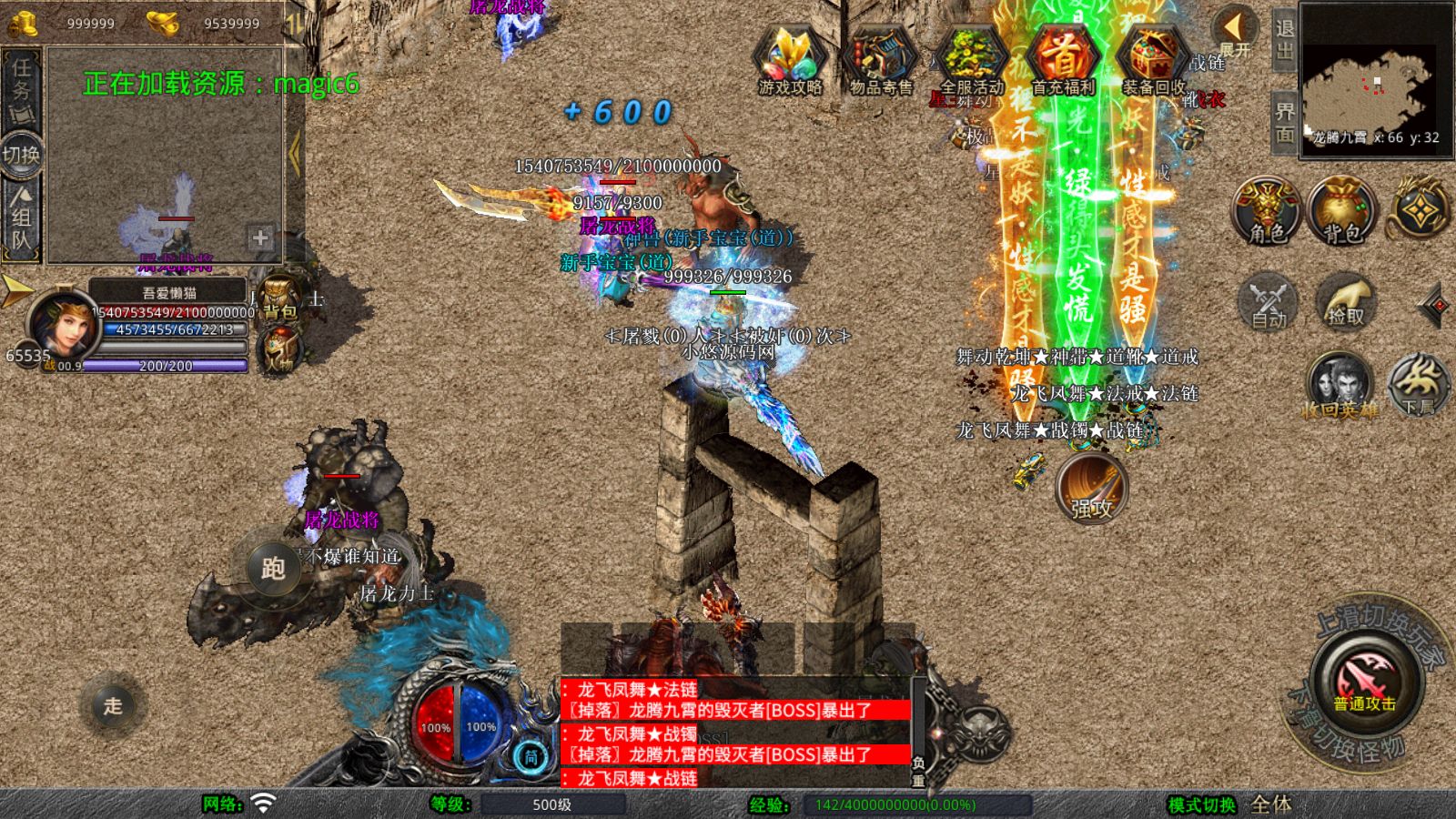Screen dimensions: 1456x819
Task: Open the 装备回收 equipment recycling chest
Action: [x=1153, y=60]
